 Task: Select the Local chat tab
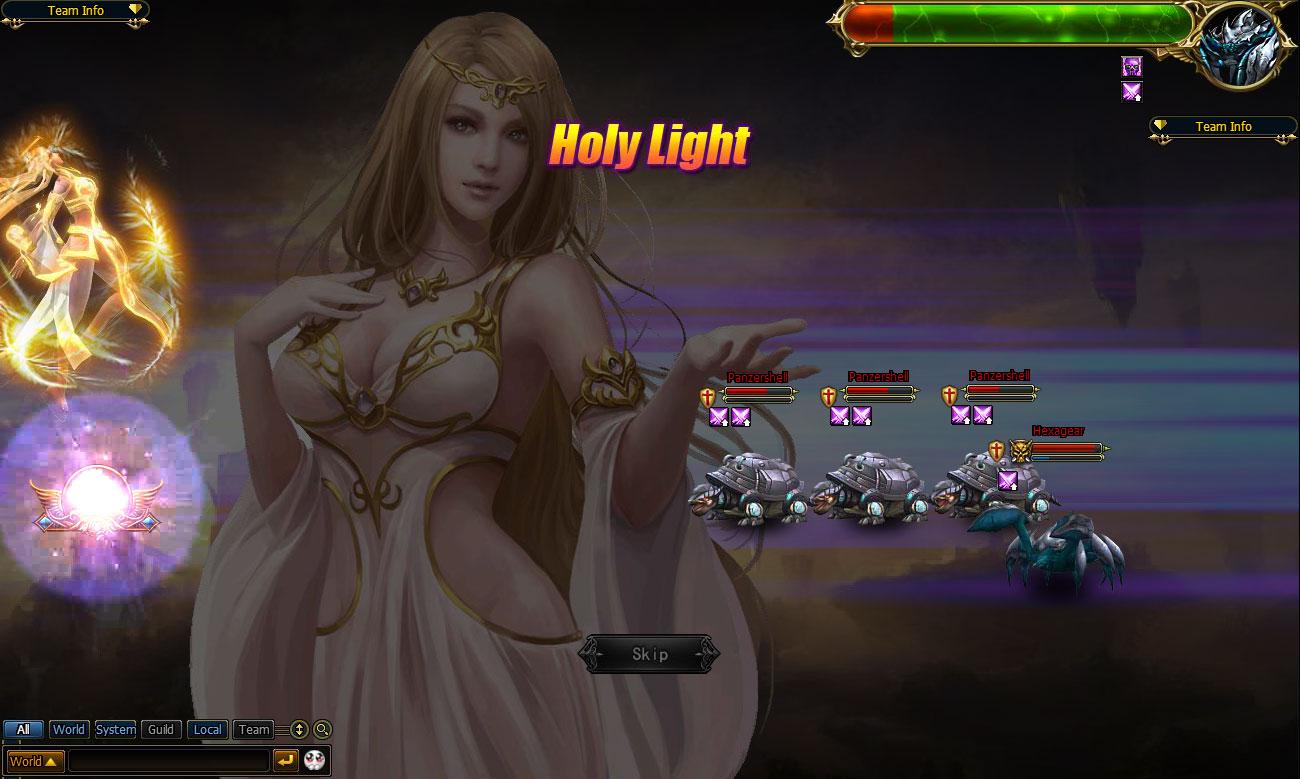point(207,730)
